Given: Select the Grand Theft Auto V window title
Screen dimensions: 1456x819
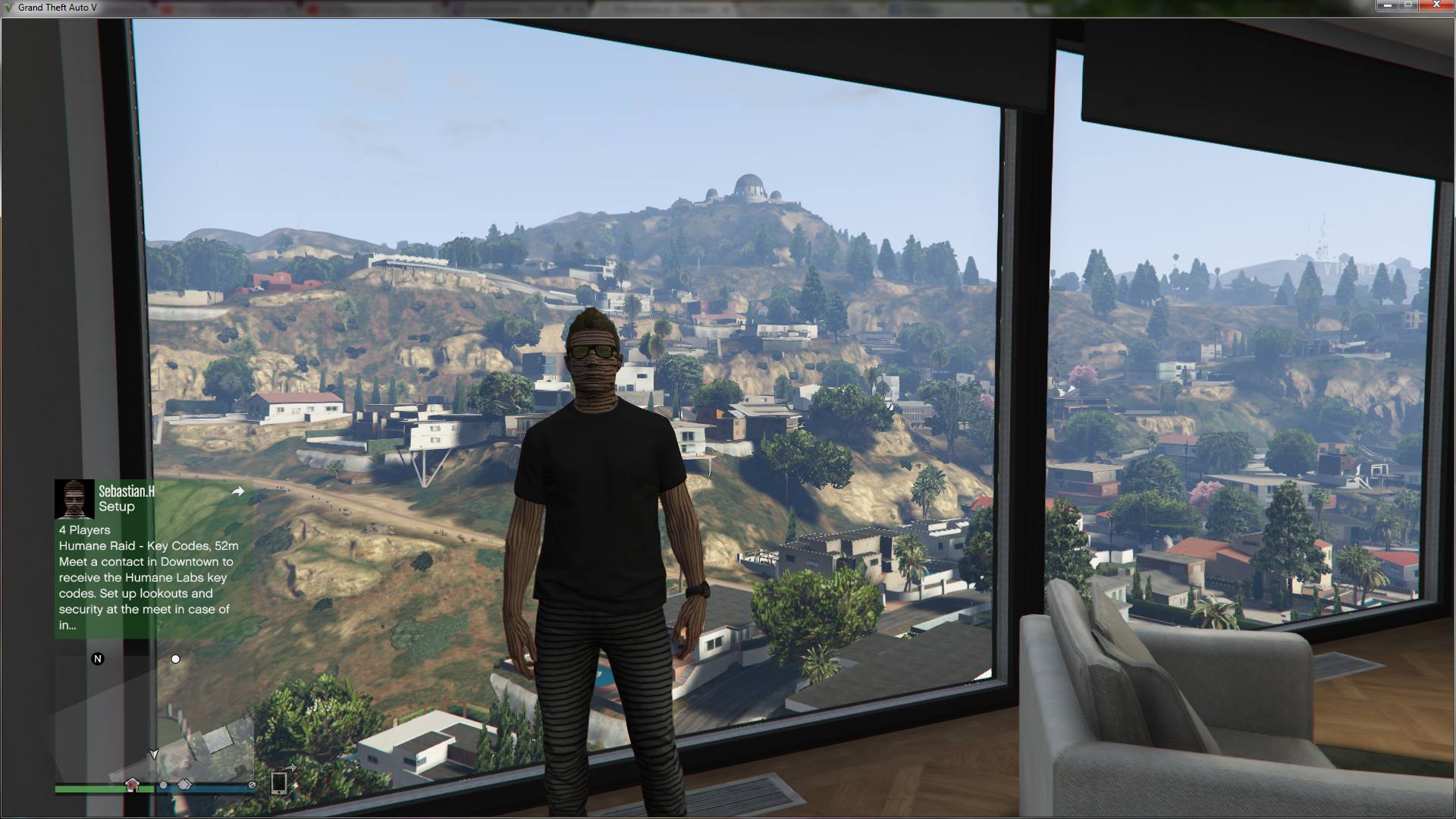Looking at the screenshot, I should [57, 8].
